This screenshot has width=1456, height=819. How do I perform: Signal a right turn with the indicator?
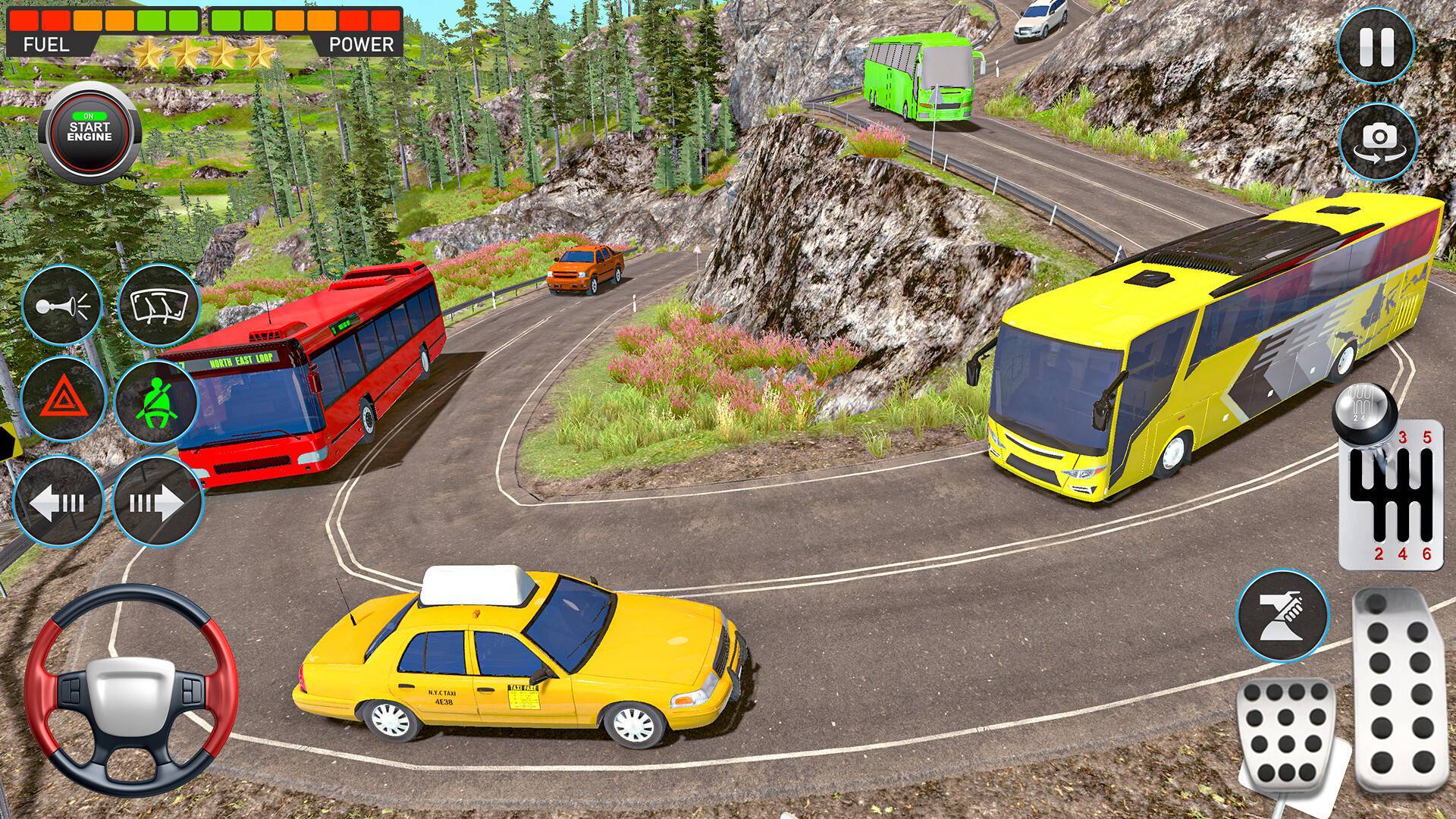tap(157, 500)
